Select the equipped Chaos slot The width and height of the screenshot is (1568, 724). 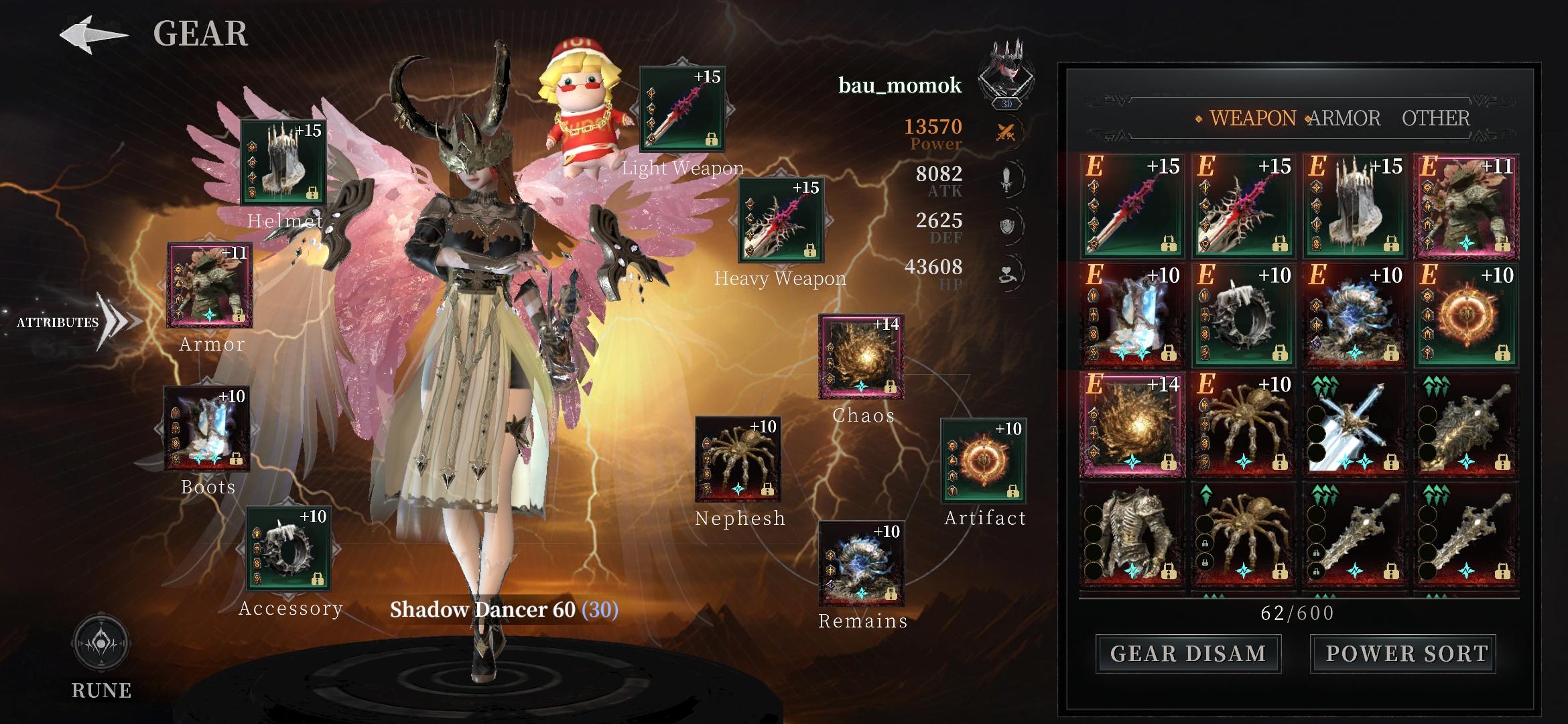(x=861, y=357)
